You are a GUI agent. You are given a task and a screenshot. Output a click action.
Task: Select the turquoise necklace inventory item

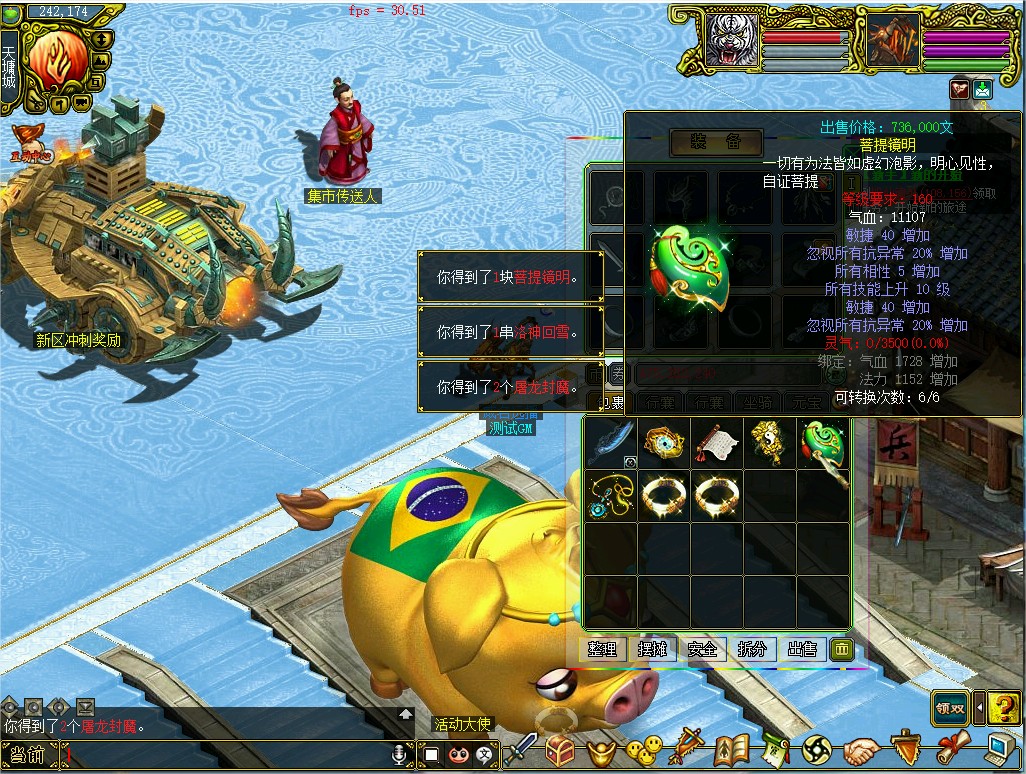(610, 494)
